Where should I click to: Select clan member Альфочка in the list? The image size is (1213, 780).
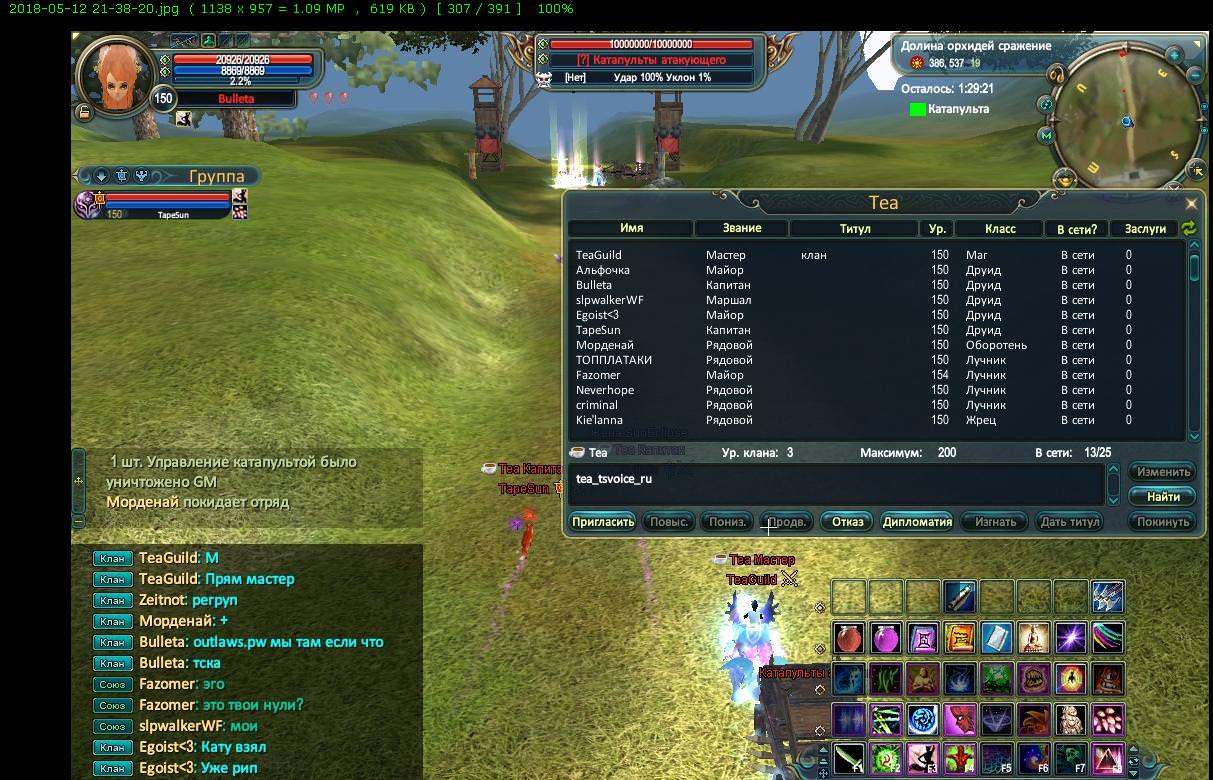tap(603, 270)
